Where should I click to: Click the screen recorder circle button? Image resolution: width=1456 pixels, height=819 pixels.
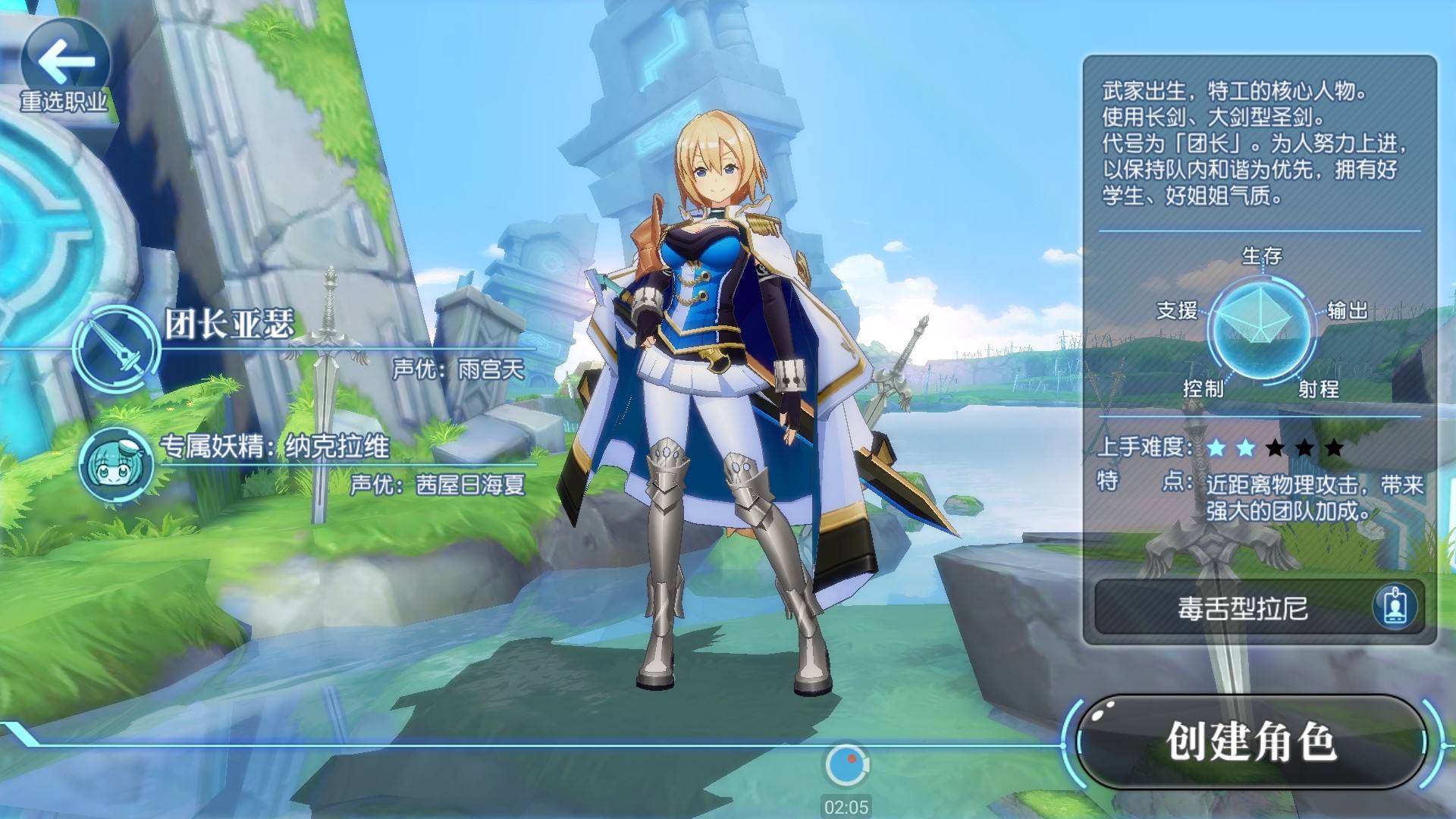(846, 764)
